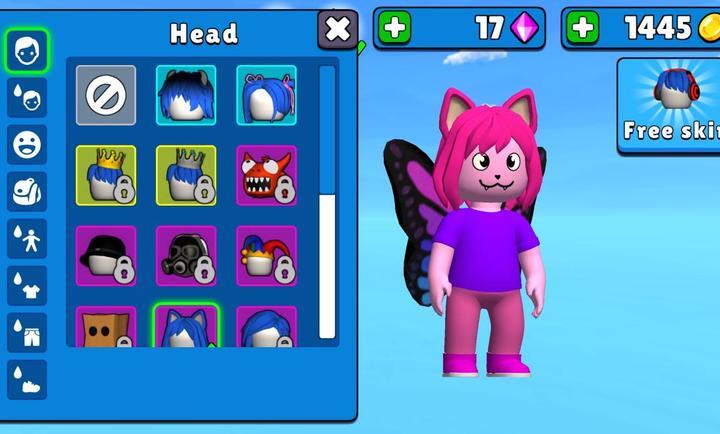Select the highlighted blue cat-ear hair
720x434 pixels.
[186, 327]
